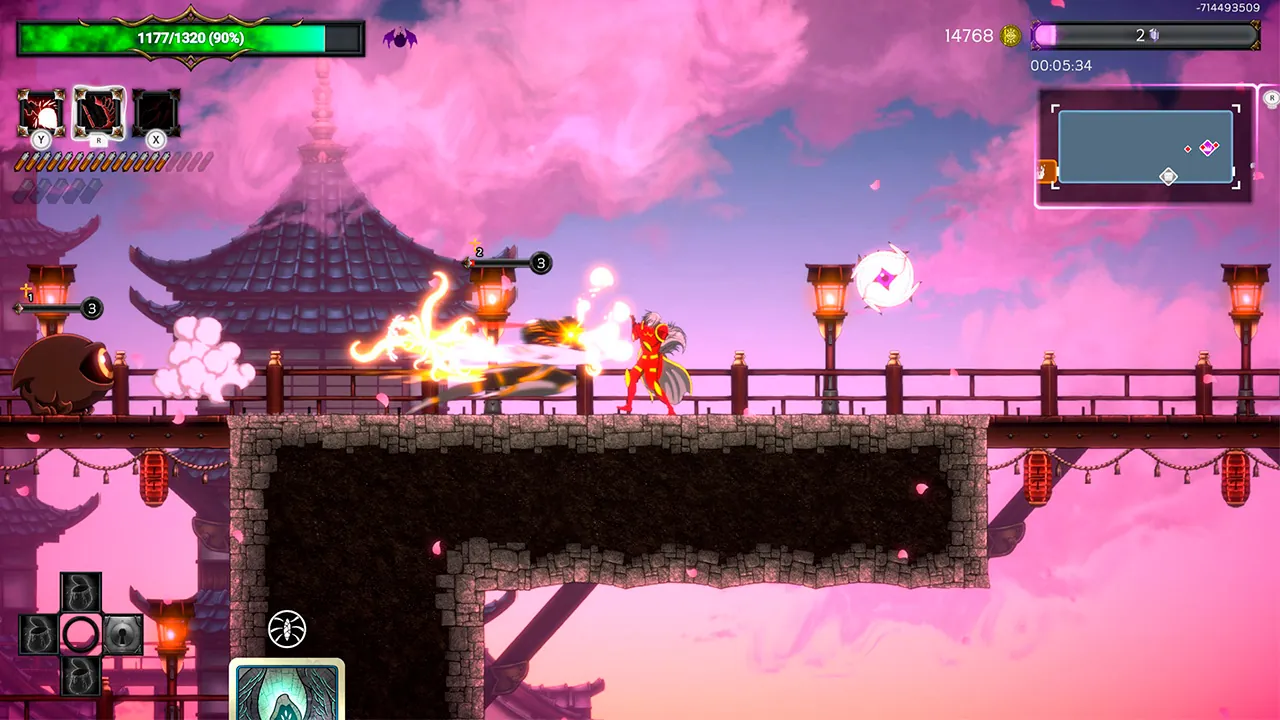Expand the R indicator on the minimap's right edge
Viewport: 1280px width, 720px height.
point(1272,98)
